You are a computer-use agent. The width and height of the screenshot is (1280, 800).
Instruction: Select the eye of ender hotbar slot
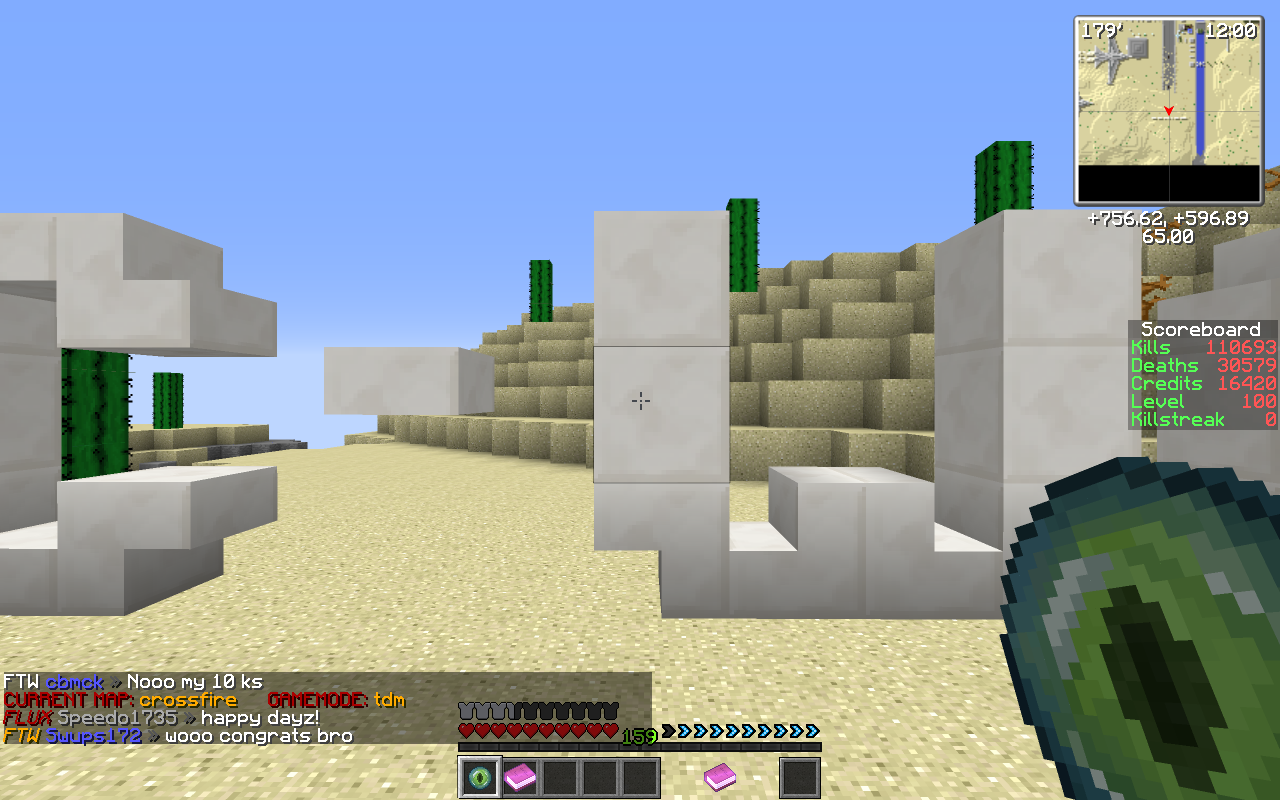tap(480, 777)
